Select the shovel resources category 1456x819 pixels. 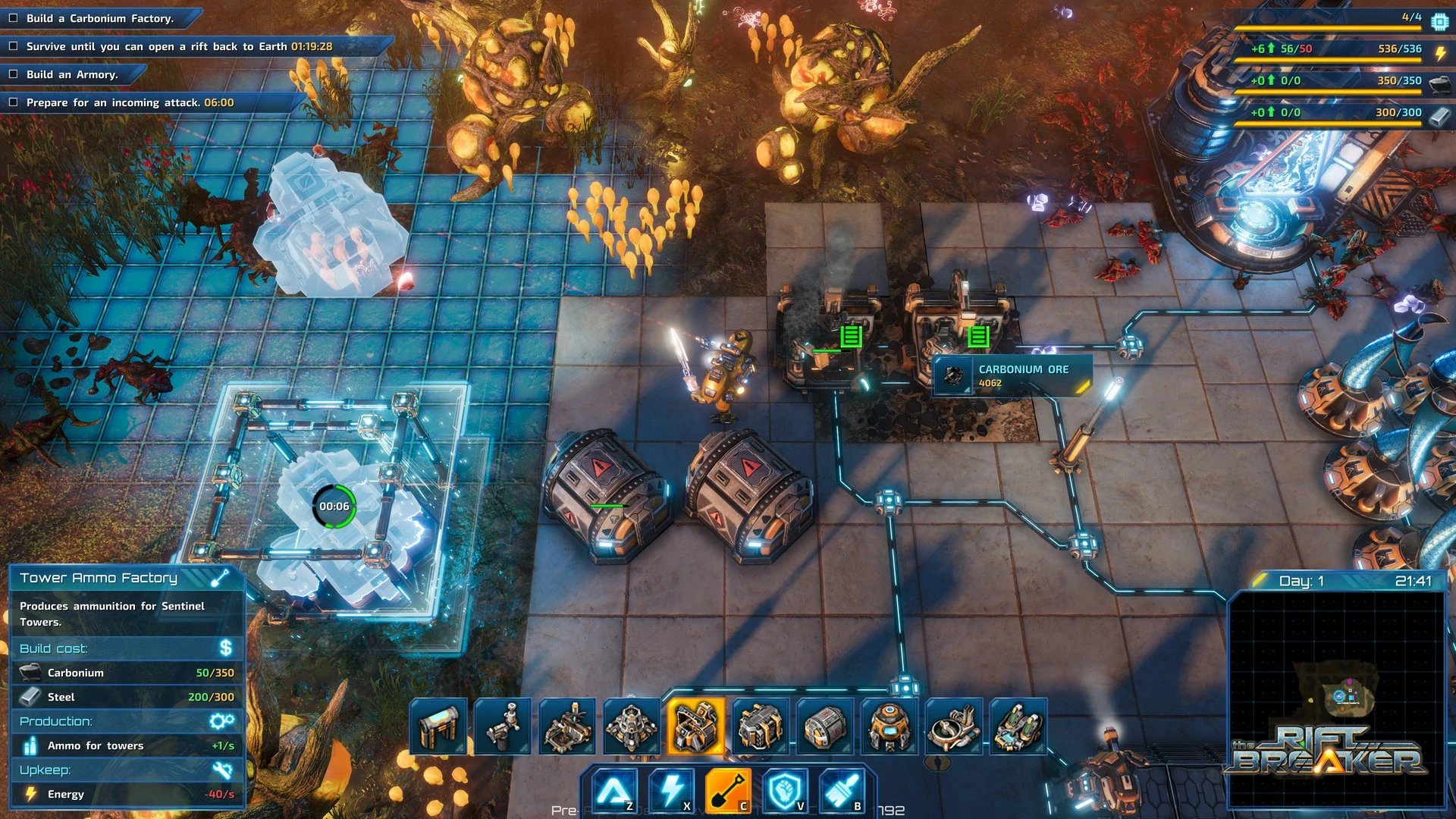(x=728, y=790)
